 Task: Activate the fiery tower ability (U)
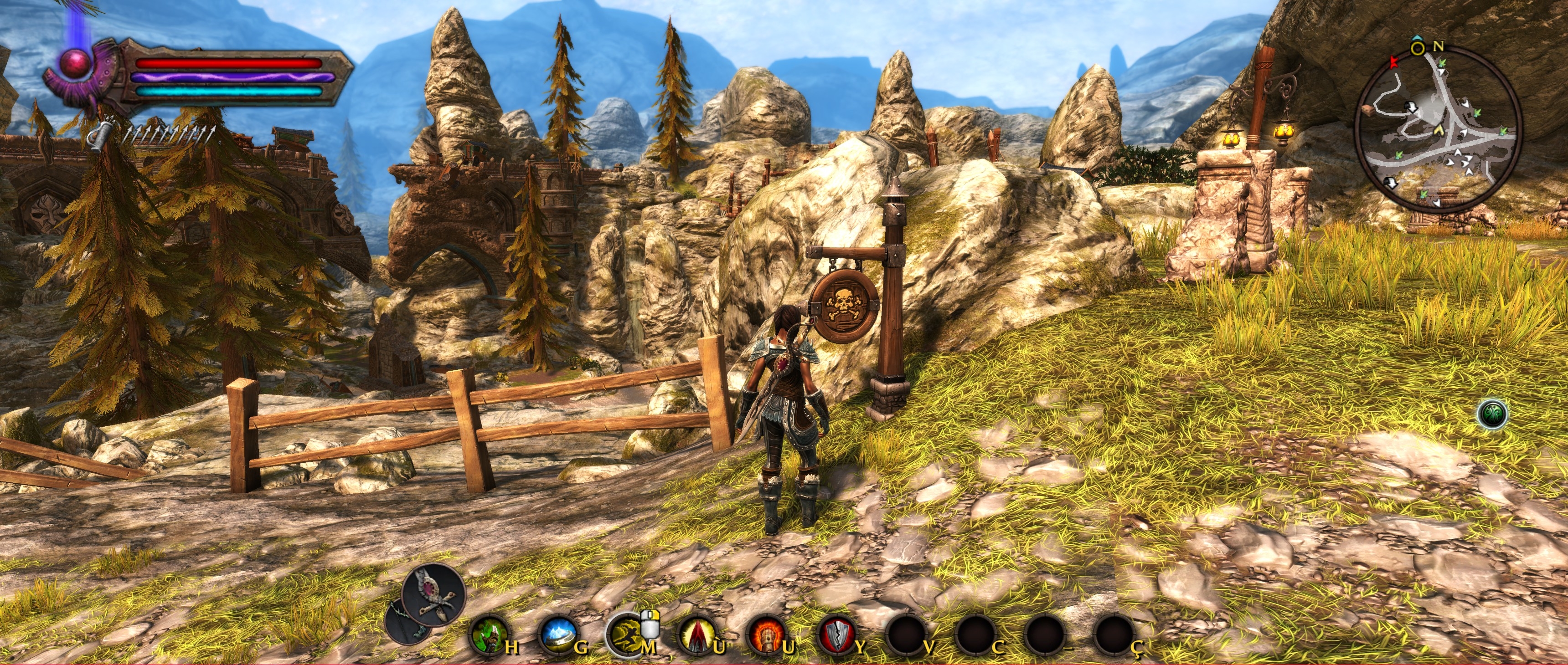point(766,634)
